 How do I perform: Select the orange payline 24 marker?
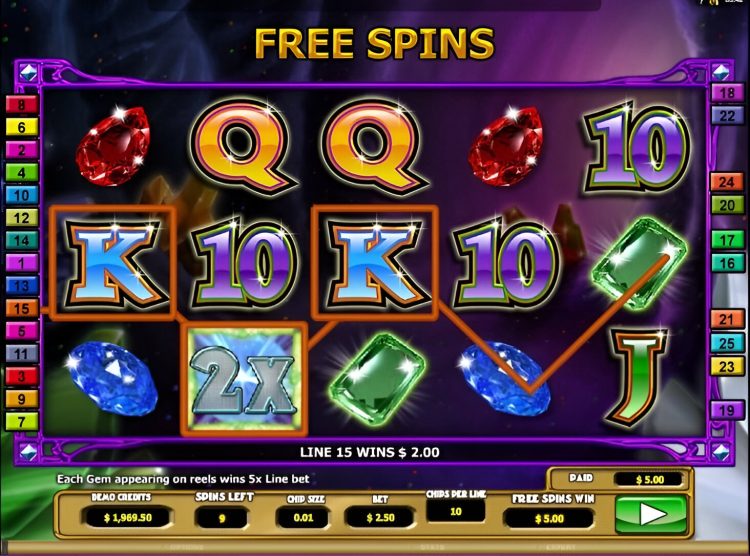[724, 182]
